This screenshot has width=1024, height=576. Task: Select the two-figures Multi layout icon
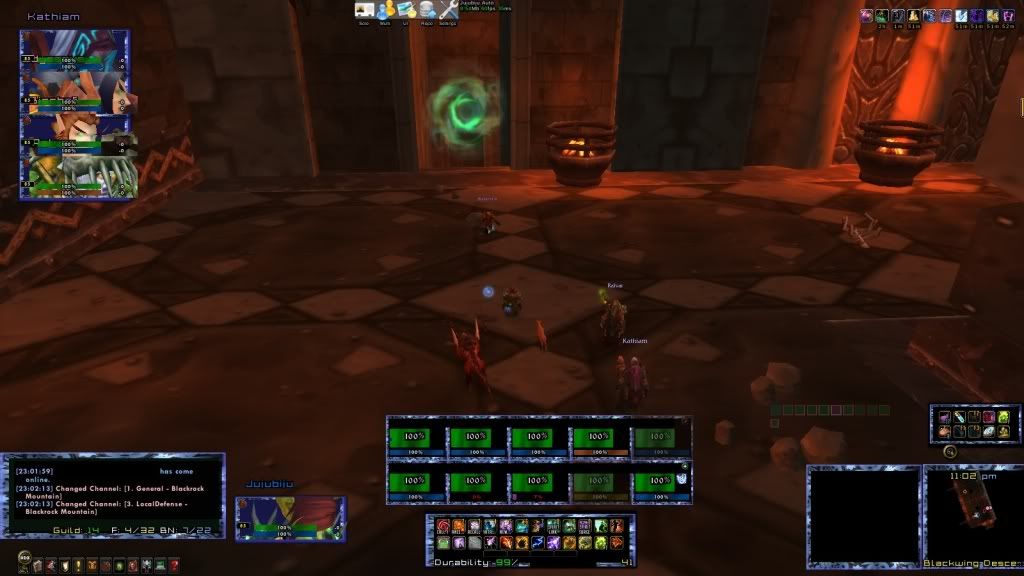click(386, 10)
